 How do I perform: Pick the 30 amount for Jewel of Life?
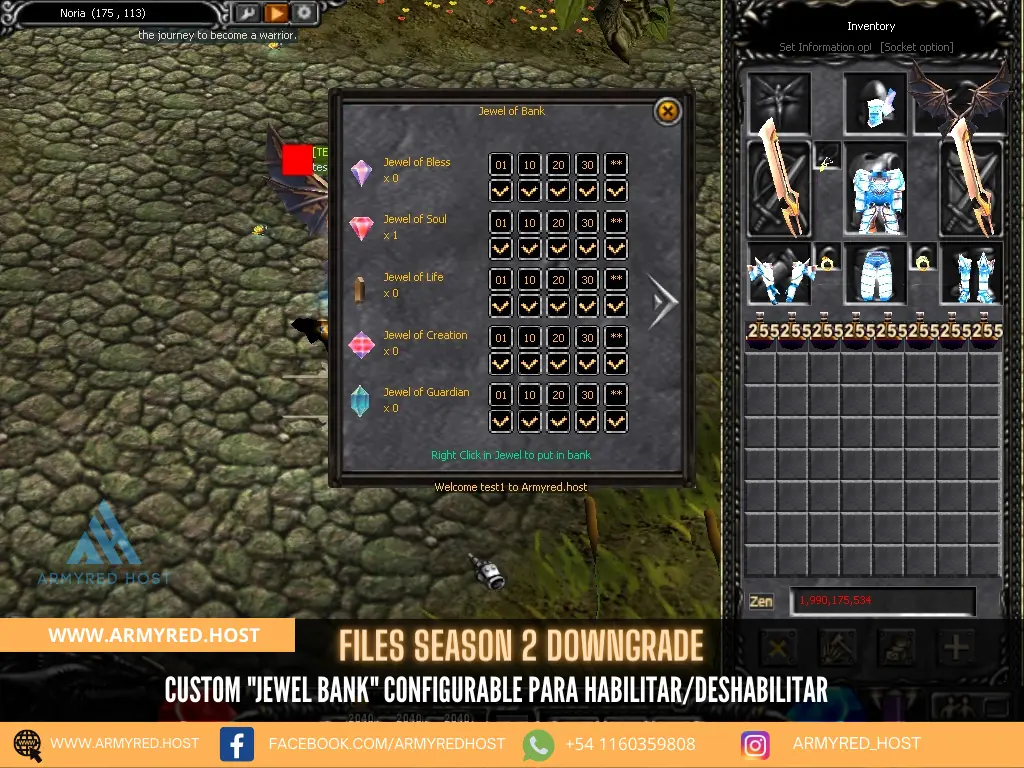coord(587,280)
